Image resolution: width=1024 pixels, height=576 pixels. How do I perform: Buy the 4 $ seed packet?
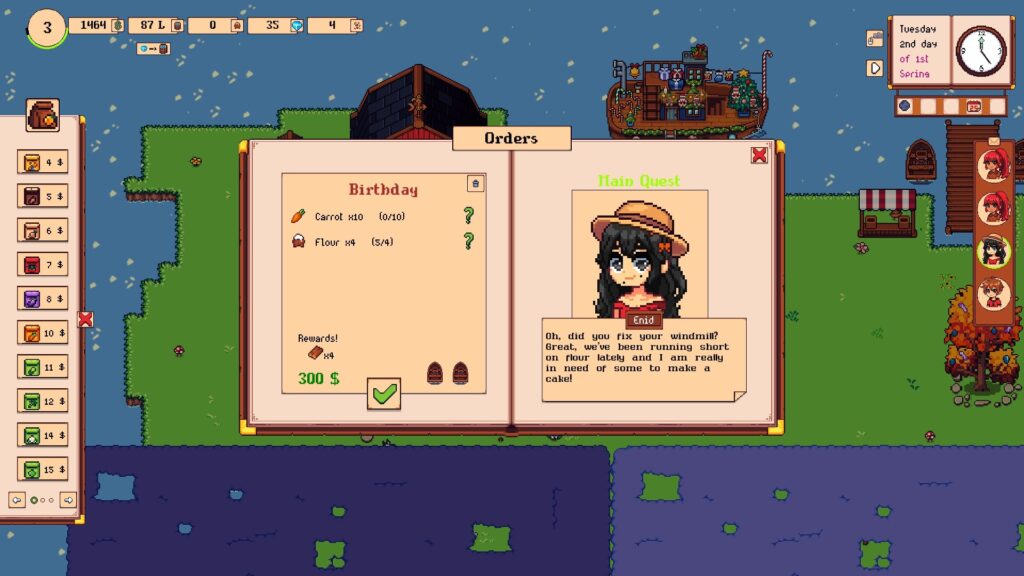coord(42,162)
